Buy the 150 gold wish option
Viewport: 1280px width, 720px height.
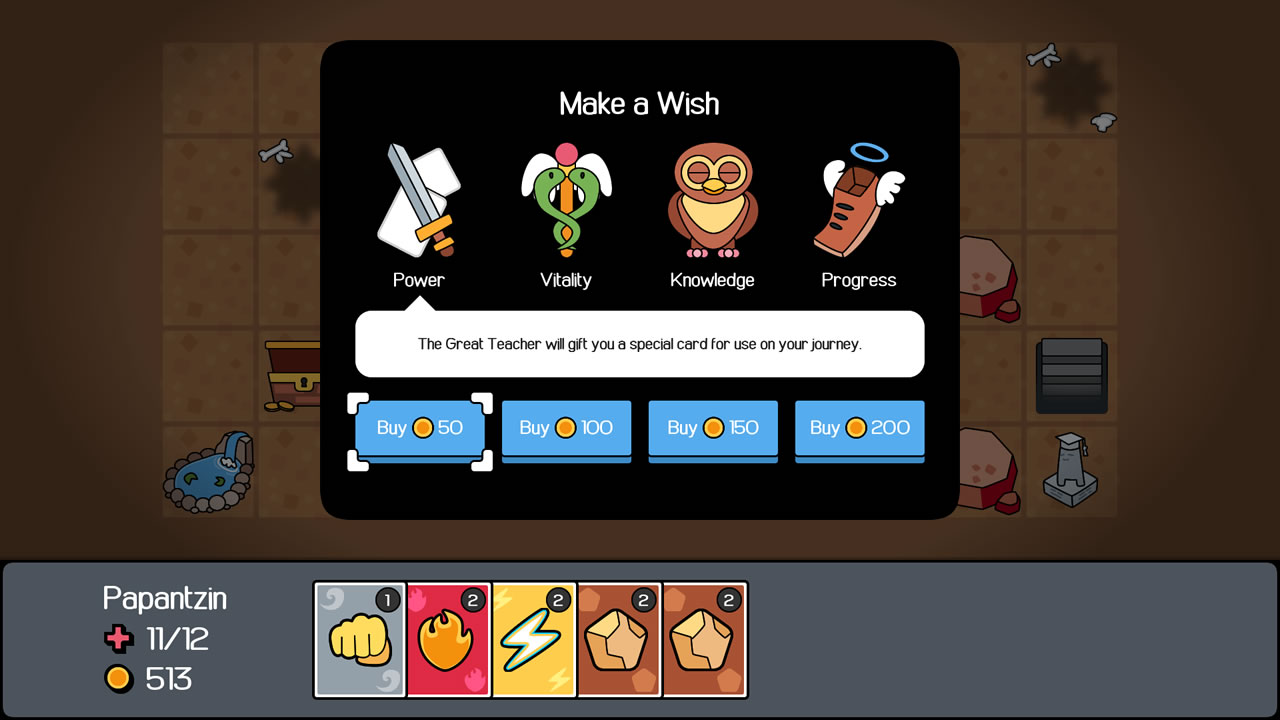click(x=713, y=427)
